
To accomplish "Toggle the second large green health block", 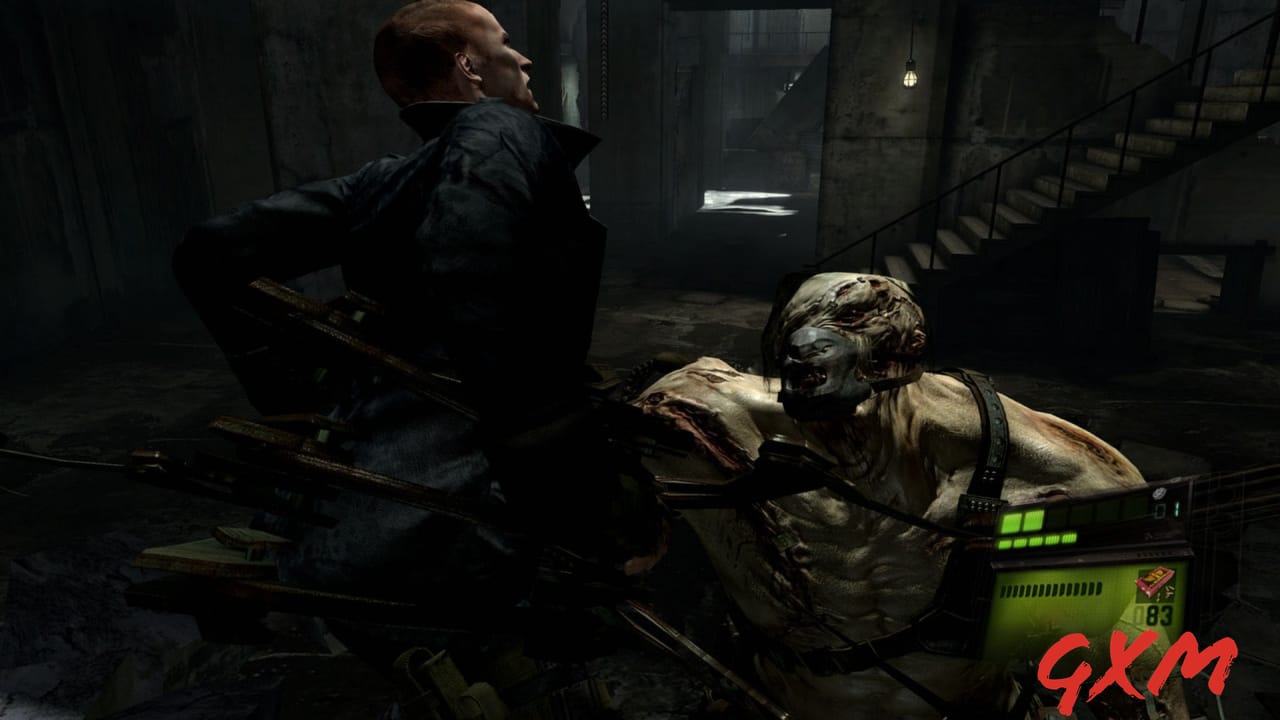I will point(1034,520).
